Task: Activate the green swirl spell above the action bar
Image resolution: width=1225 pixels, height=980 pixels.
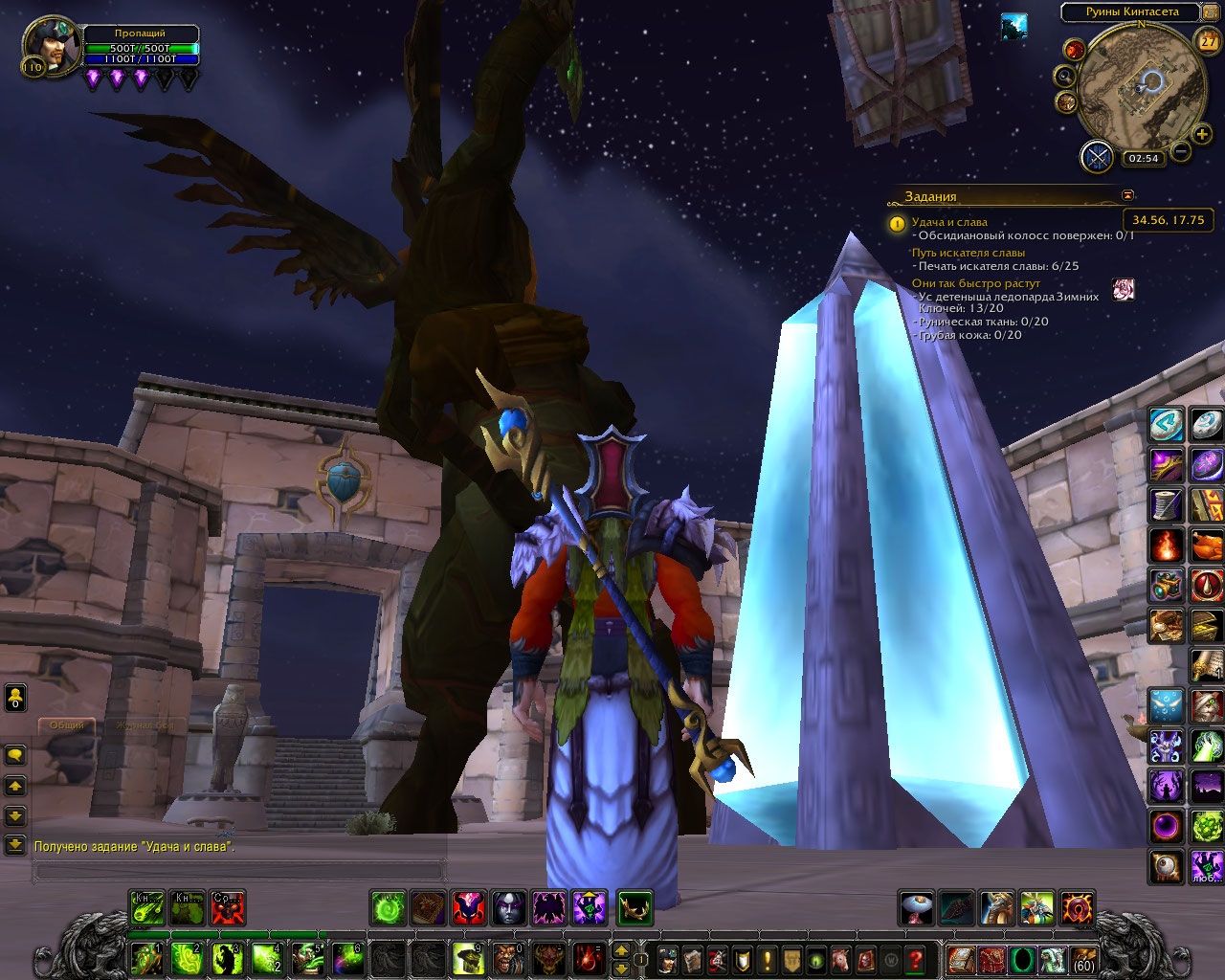Action: coord(389,907)
